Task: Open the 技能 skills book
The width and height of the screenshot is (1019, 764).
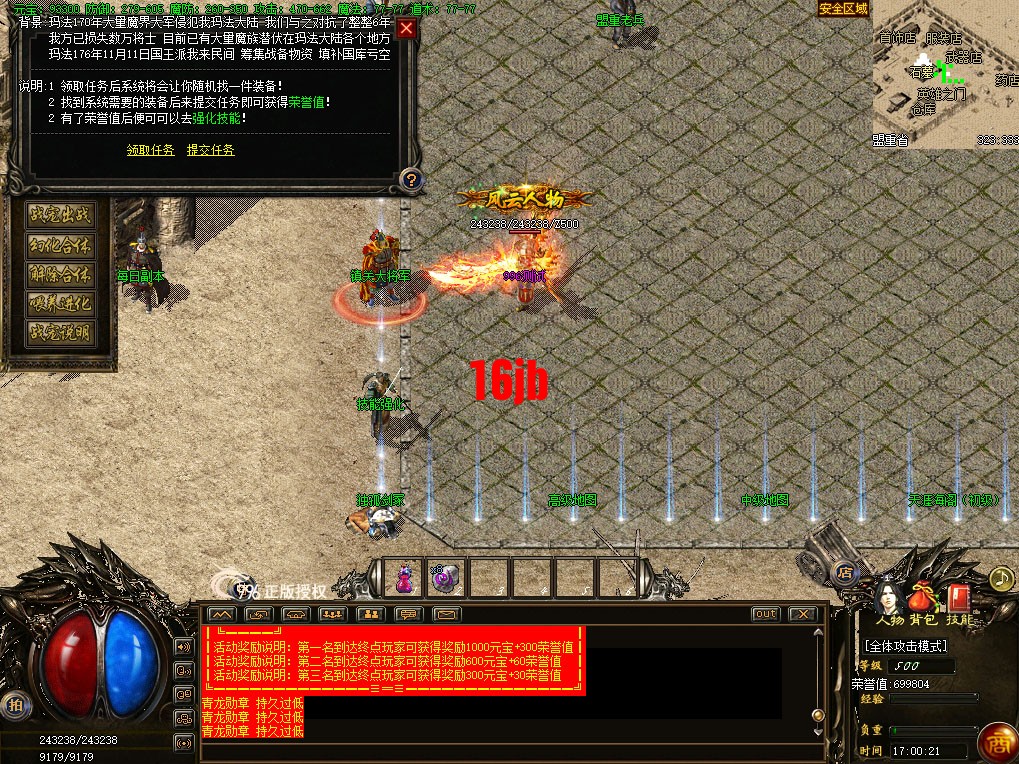Action: [x=959, y=600]
